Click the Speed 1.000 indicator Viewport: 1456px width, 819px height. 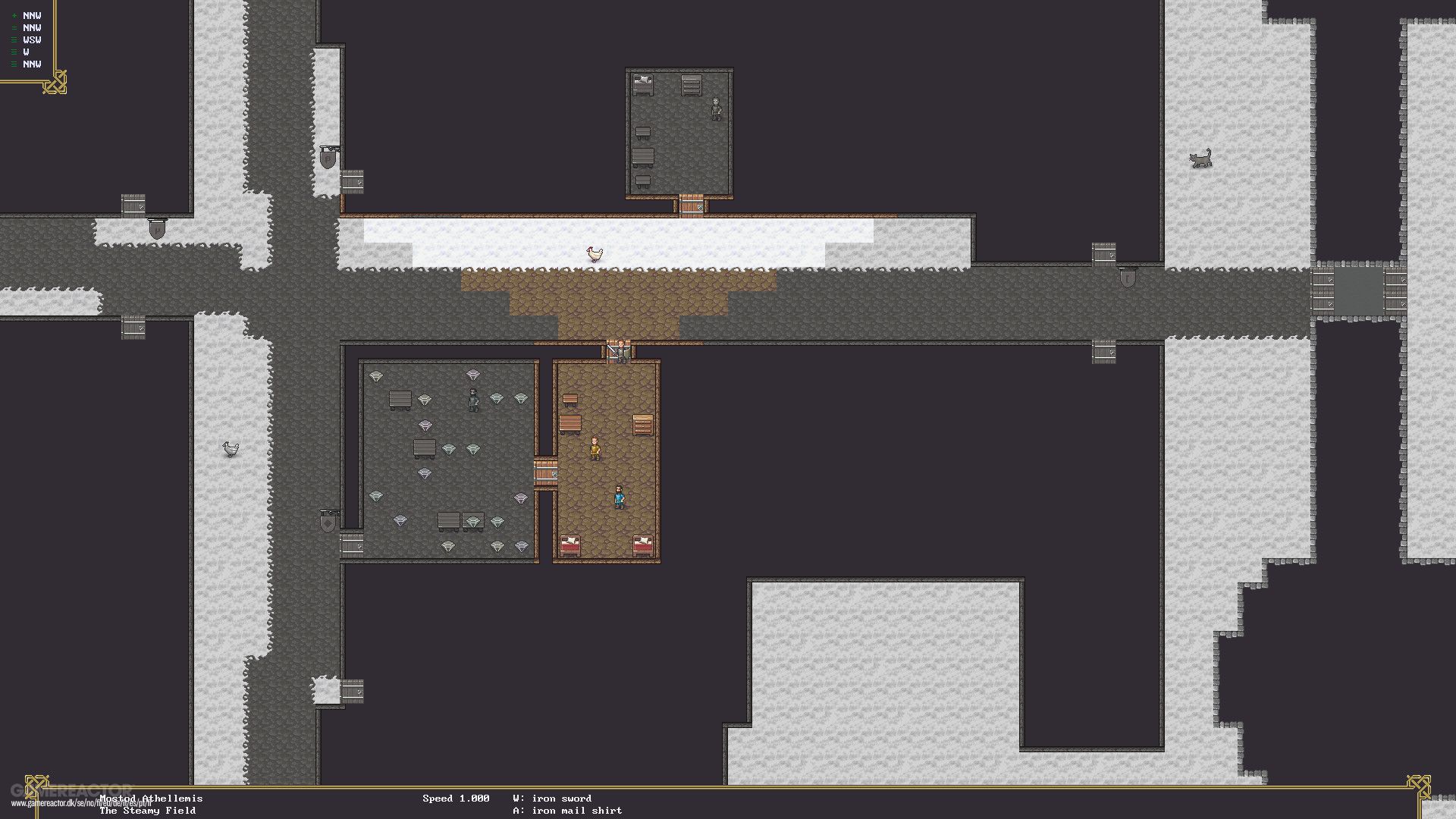tap(456, 798)
